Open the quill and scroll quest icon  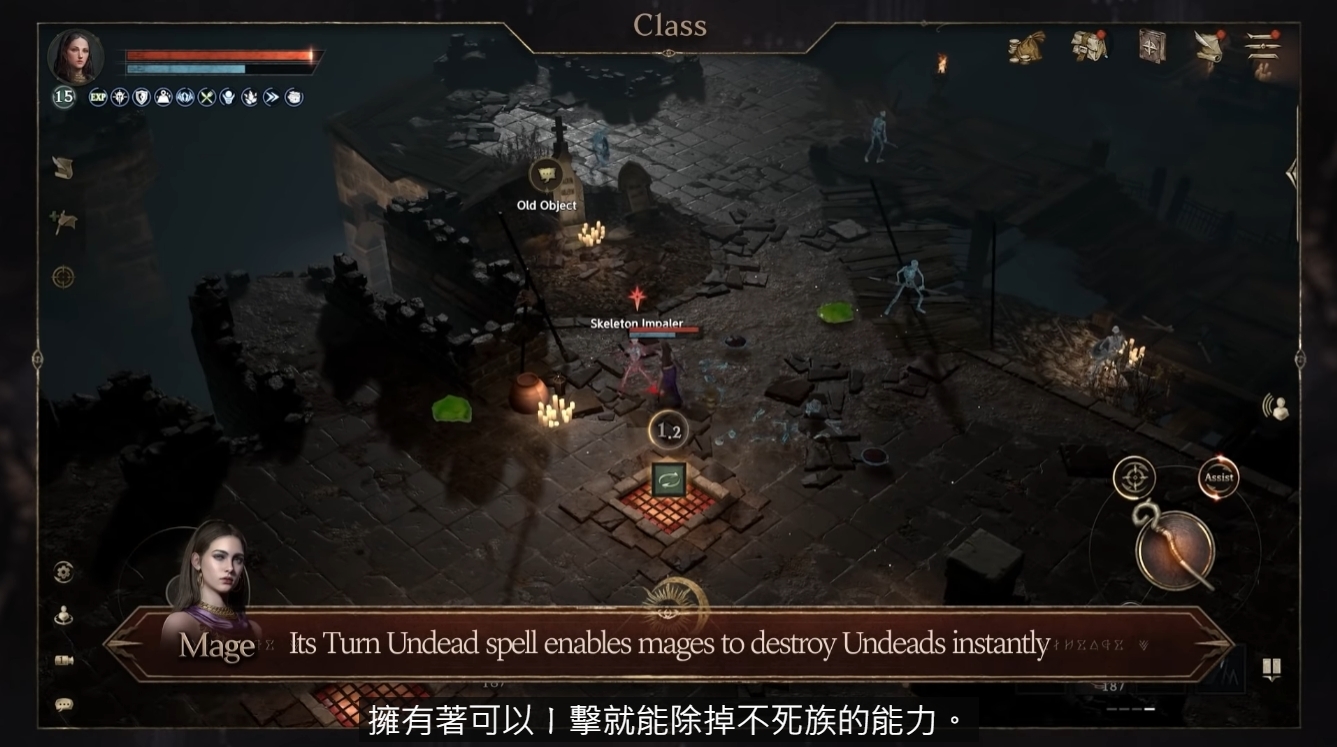[x=1209, y=46]
